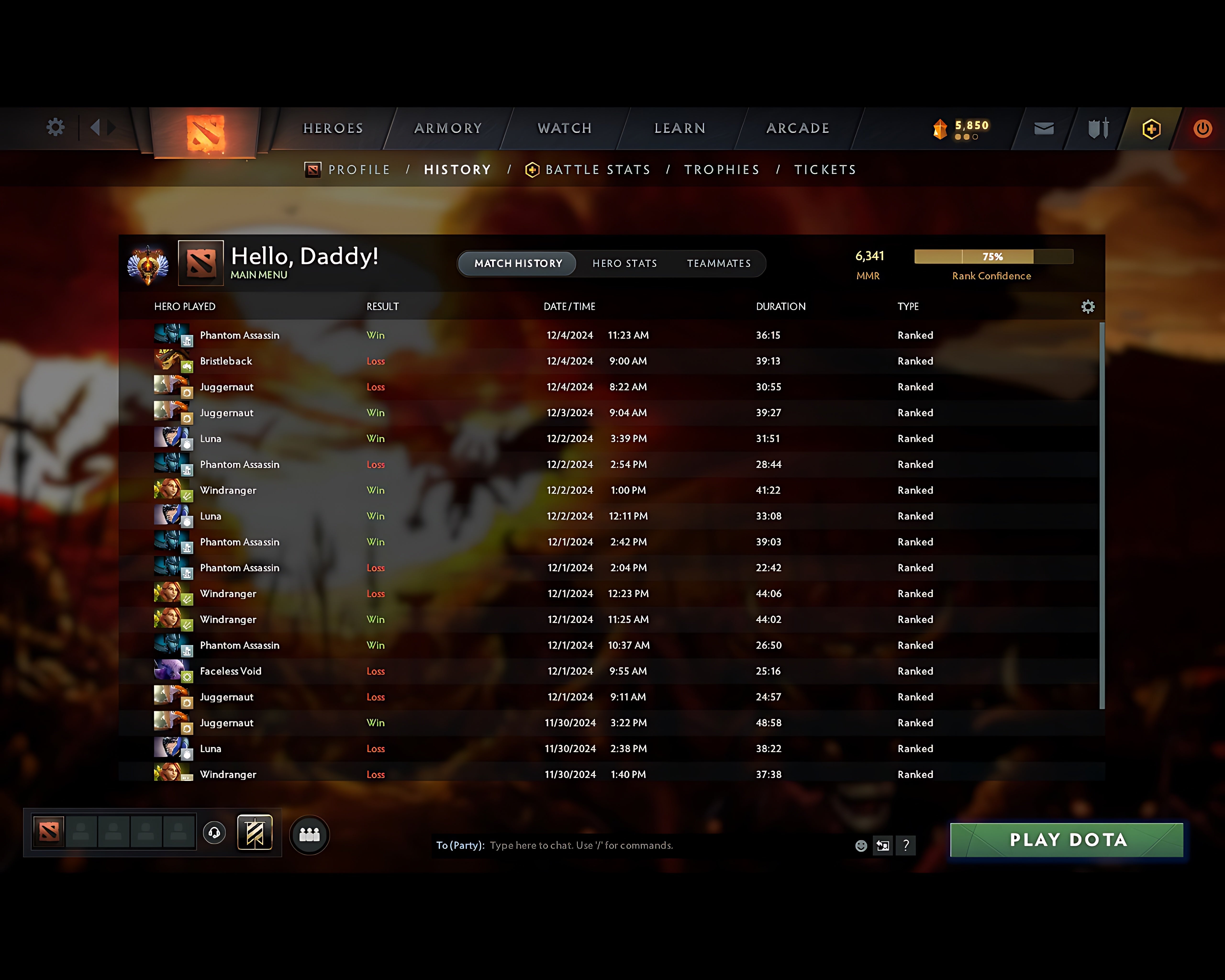Screen dimensions: 1225x980
Task: Open match history filter settings gear
Action: point(1089,306)
